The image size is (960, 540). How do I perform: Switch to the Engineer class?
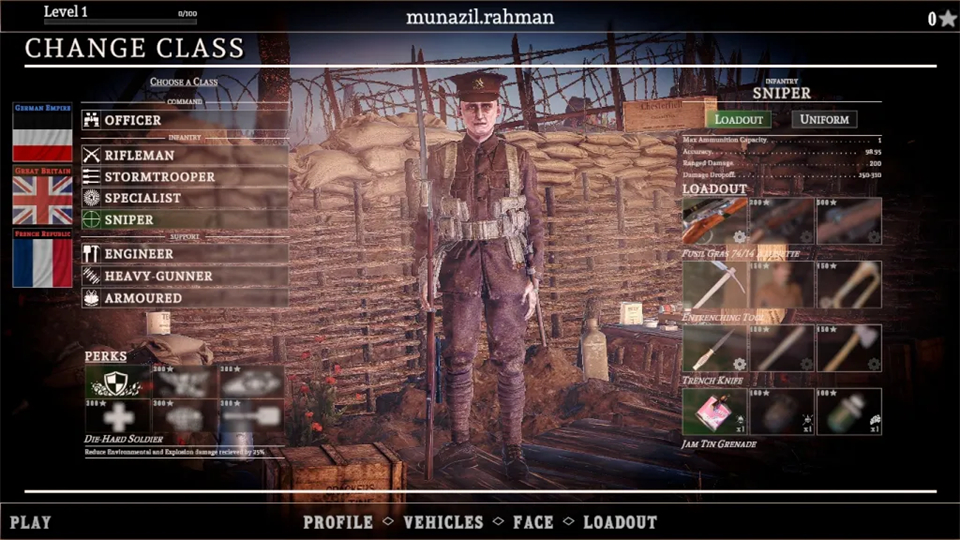[x=185, y=254]
